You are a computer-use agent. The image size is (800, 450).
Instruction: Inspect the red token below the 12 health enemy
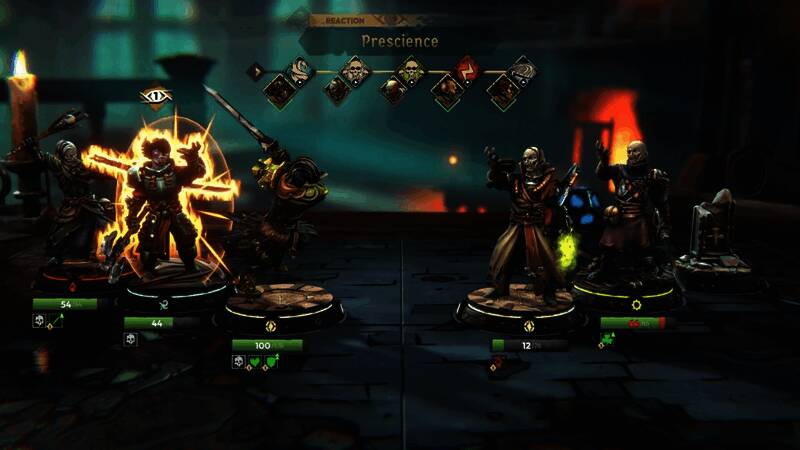click(497, 363)
